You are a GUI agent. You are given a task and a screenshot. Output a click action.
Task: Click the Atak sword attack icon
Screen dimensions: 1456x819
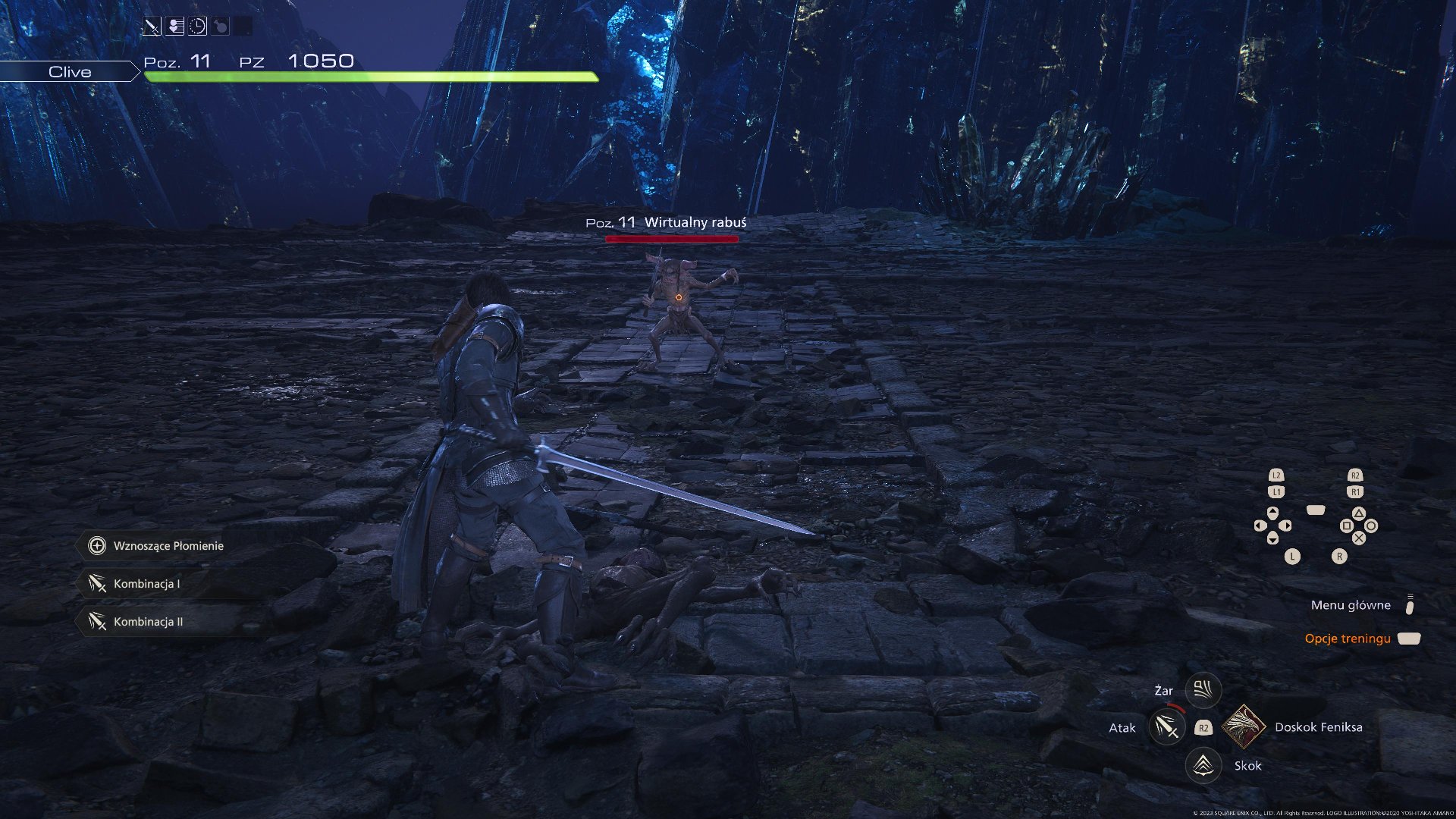click(x=1166, y=727)
